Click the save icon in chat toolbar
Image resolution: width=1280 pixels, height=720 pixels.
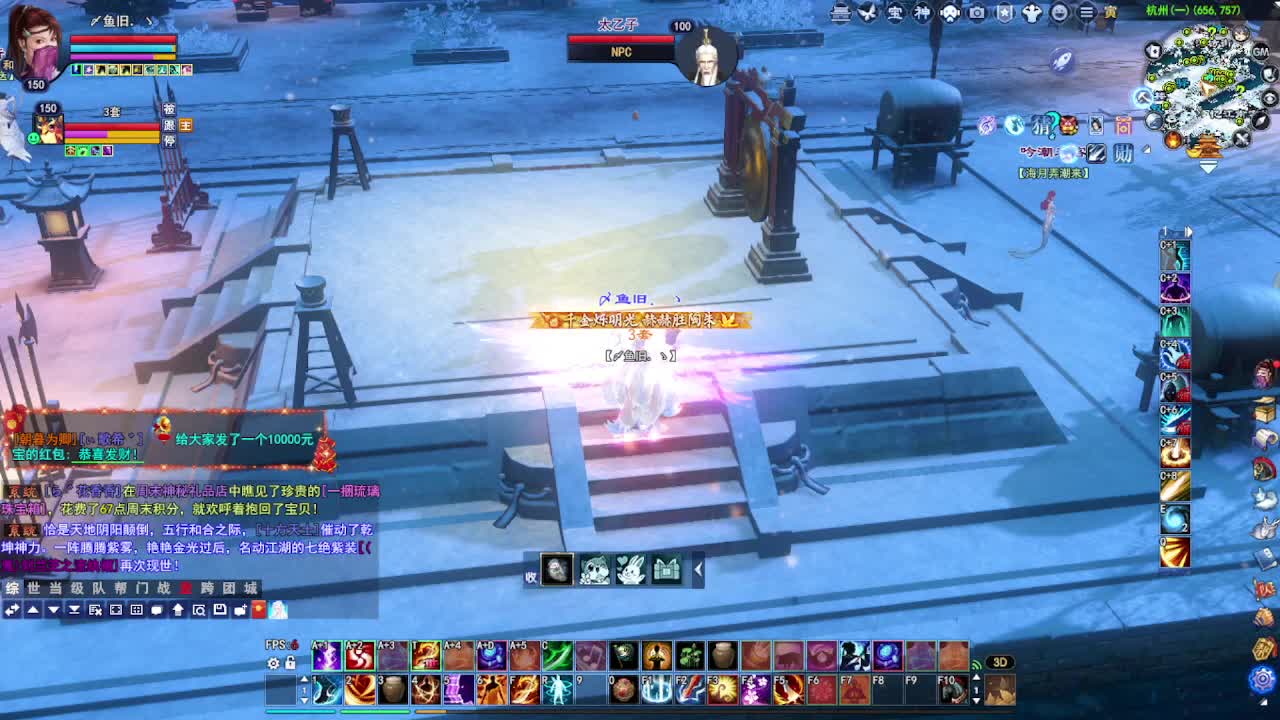pyautogui.click(x=220, y=609)
